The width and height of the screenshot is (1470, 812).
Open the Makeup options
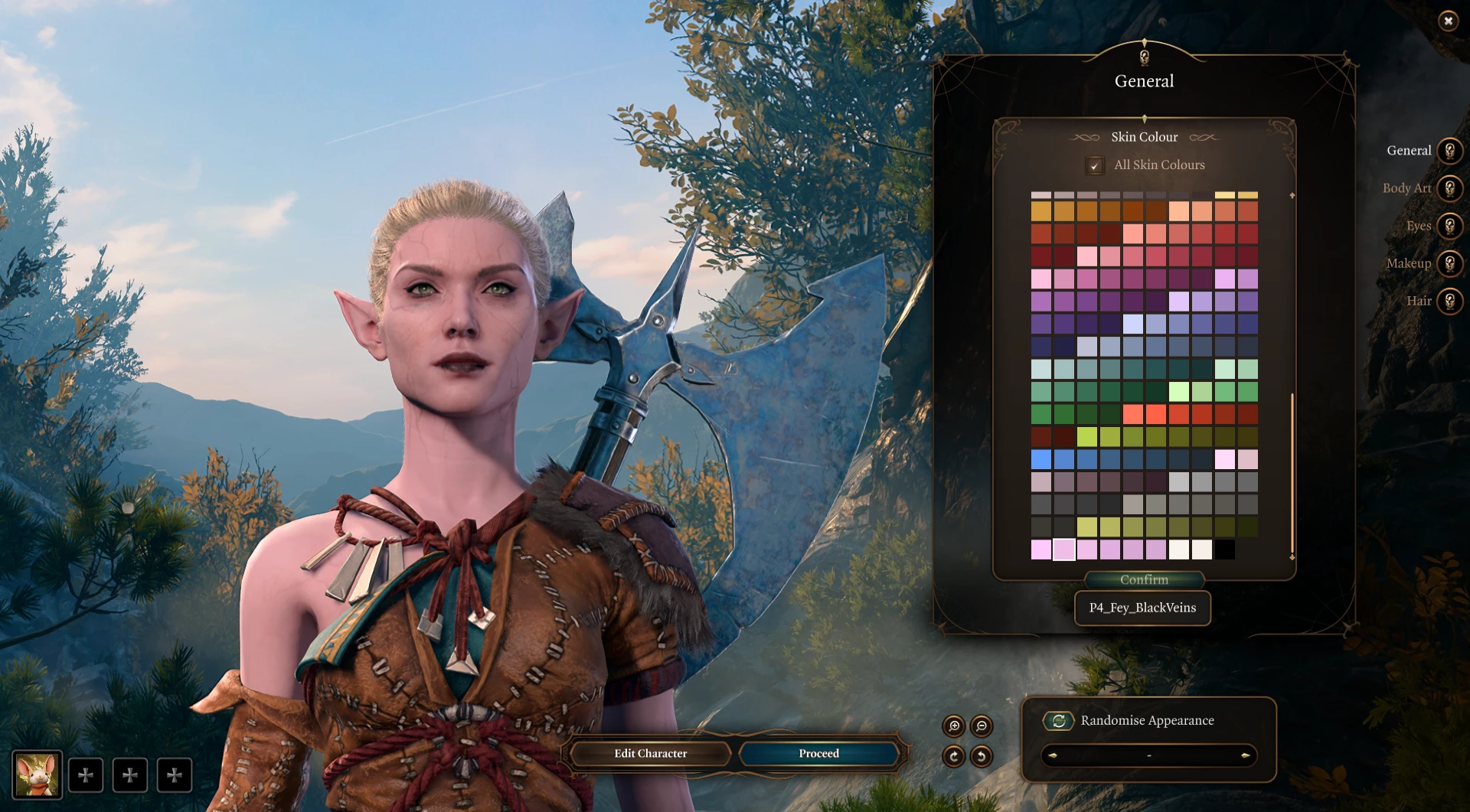tap(1449, 263)
